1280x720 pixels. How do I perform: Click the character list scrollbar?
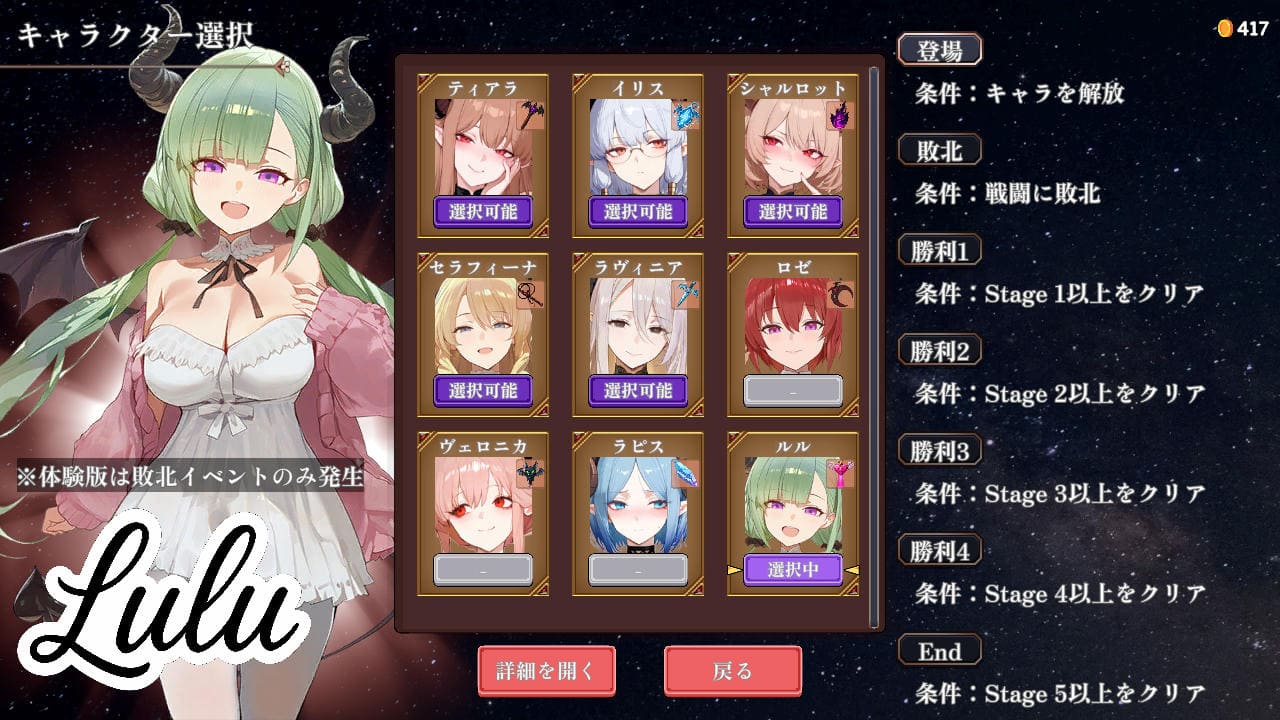coord(874,340)
